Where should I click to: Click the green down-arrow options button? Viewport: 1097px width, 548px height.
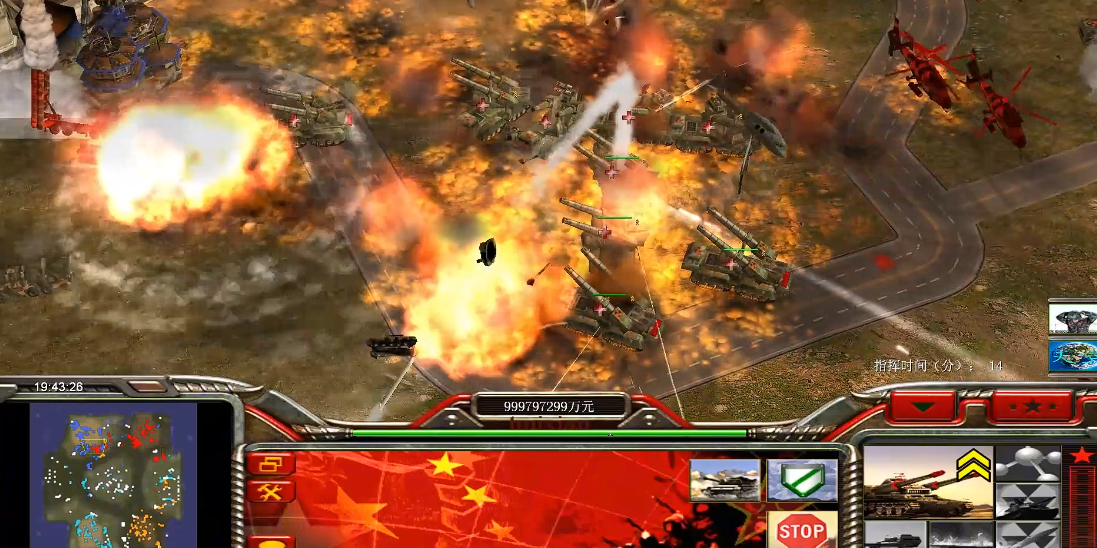[921, 407]
